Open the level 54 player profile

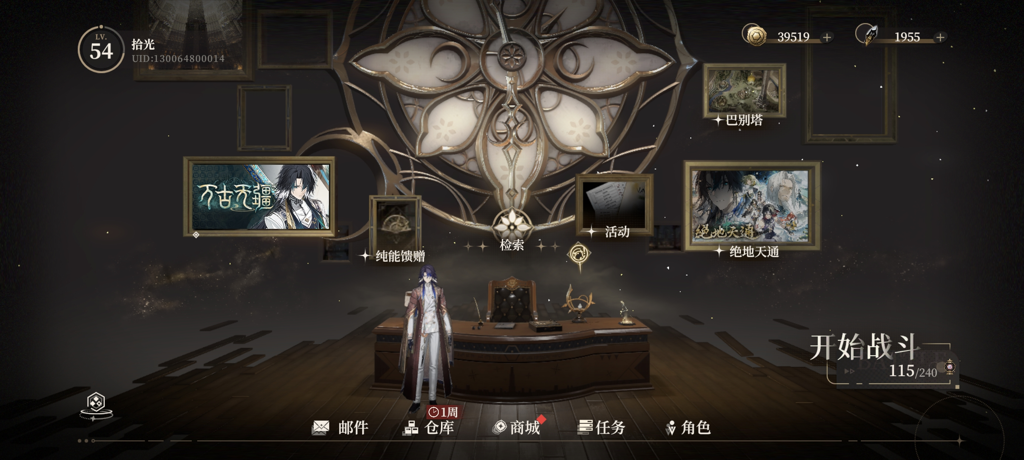(101, 50)
